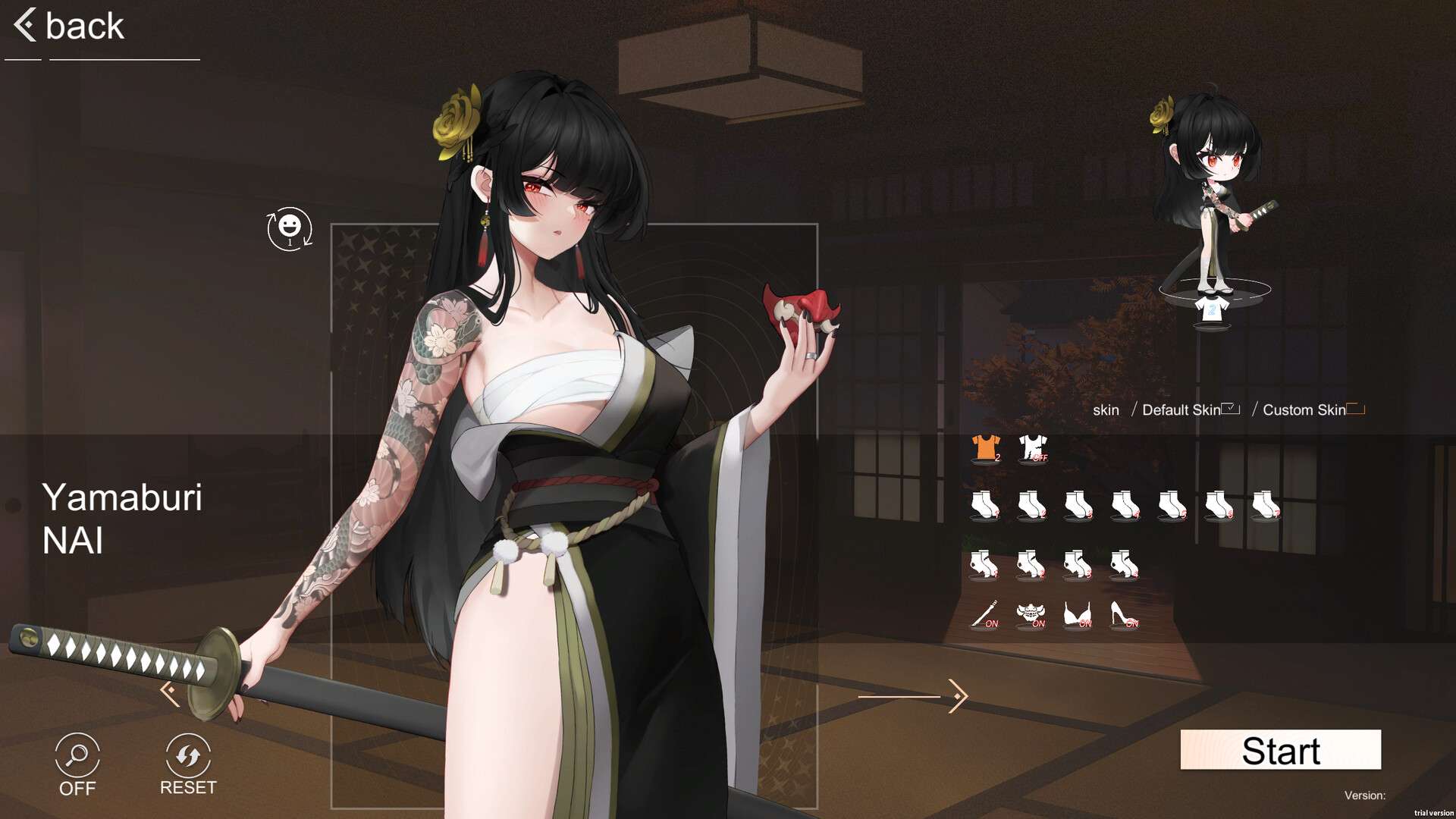Toggle the torn white shirt icon
The height and width of the screenshot is (819, 1456).
tap(1033, 447)
